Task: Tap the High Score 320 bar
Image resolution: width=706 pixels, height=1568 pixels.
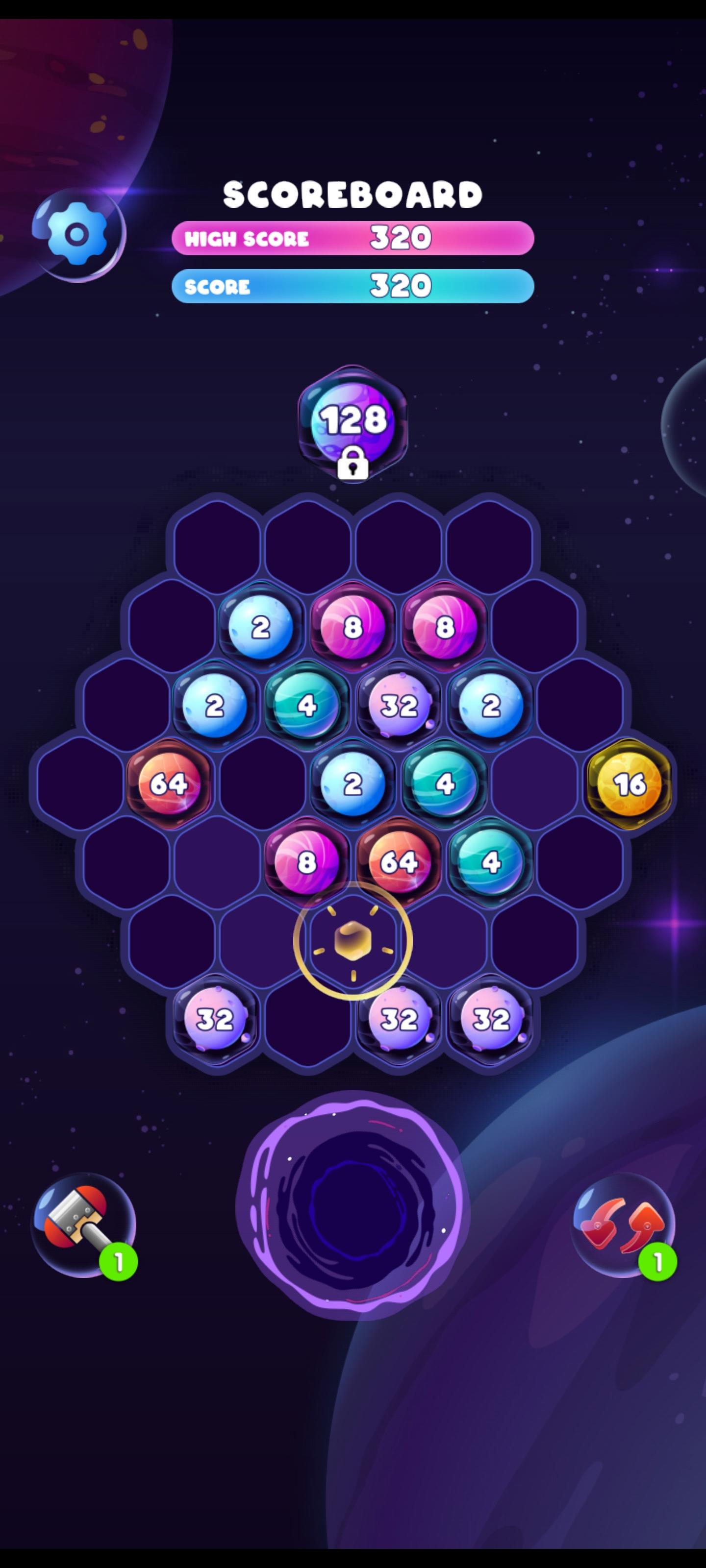Action: [x=353, y=239]
